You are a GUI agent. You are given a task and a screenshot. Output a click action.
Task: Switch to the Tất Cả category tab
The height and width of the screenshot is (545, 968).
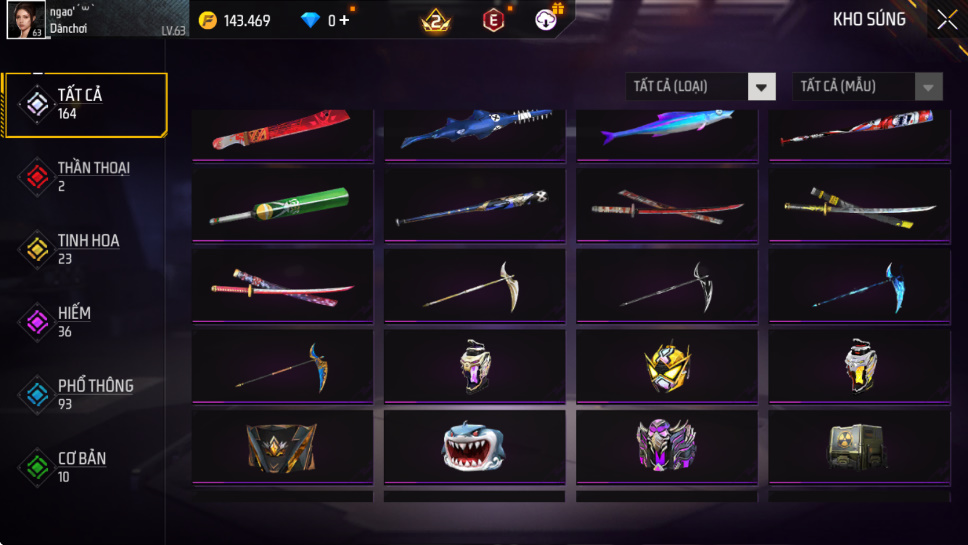tap(84, 104)
